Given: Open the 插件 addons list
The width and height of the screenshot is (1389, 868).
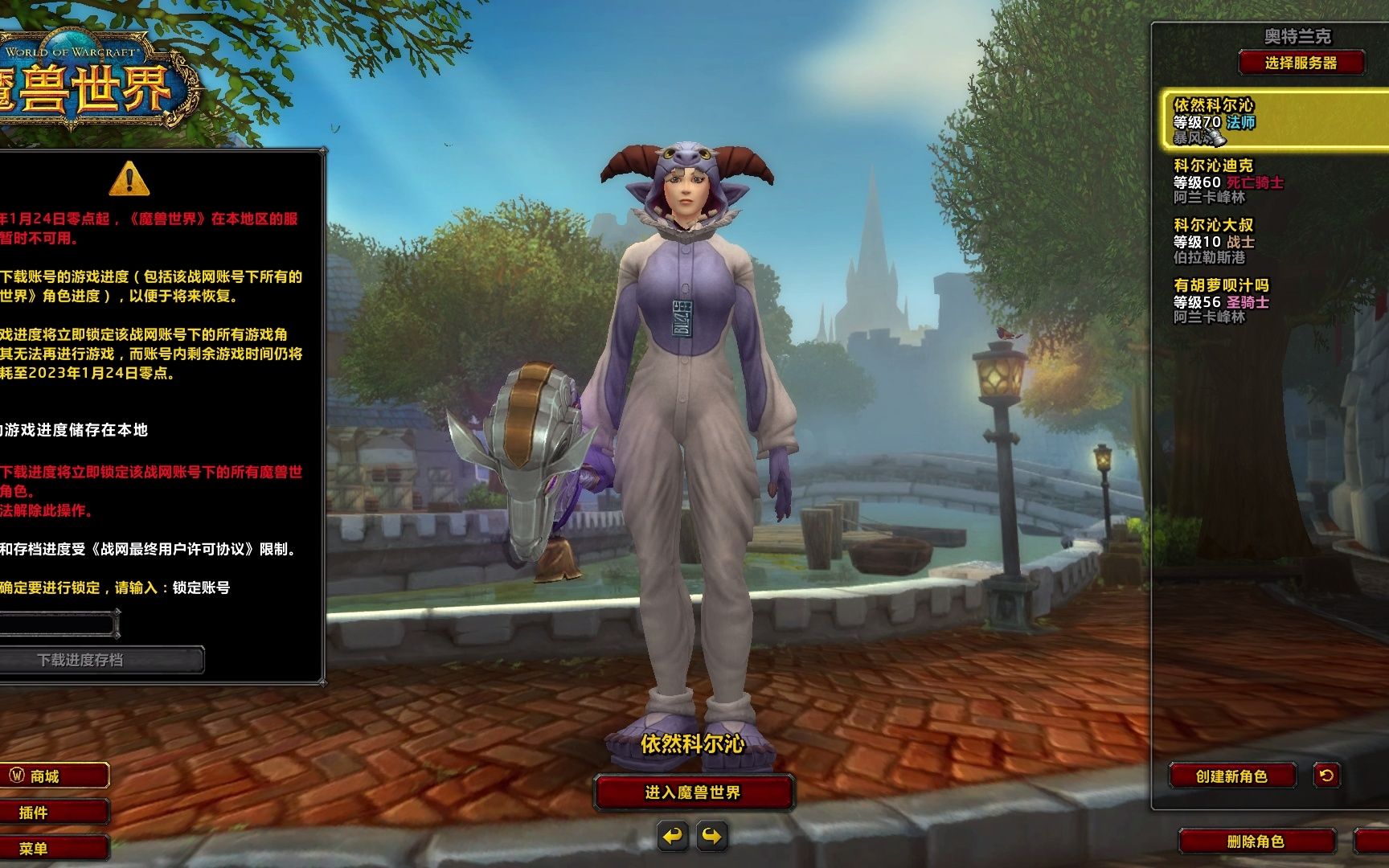Looking at the screenshot, I should click(x=53, y=812).
